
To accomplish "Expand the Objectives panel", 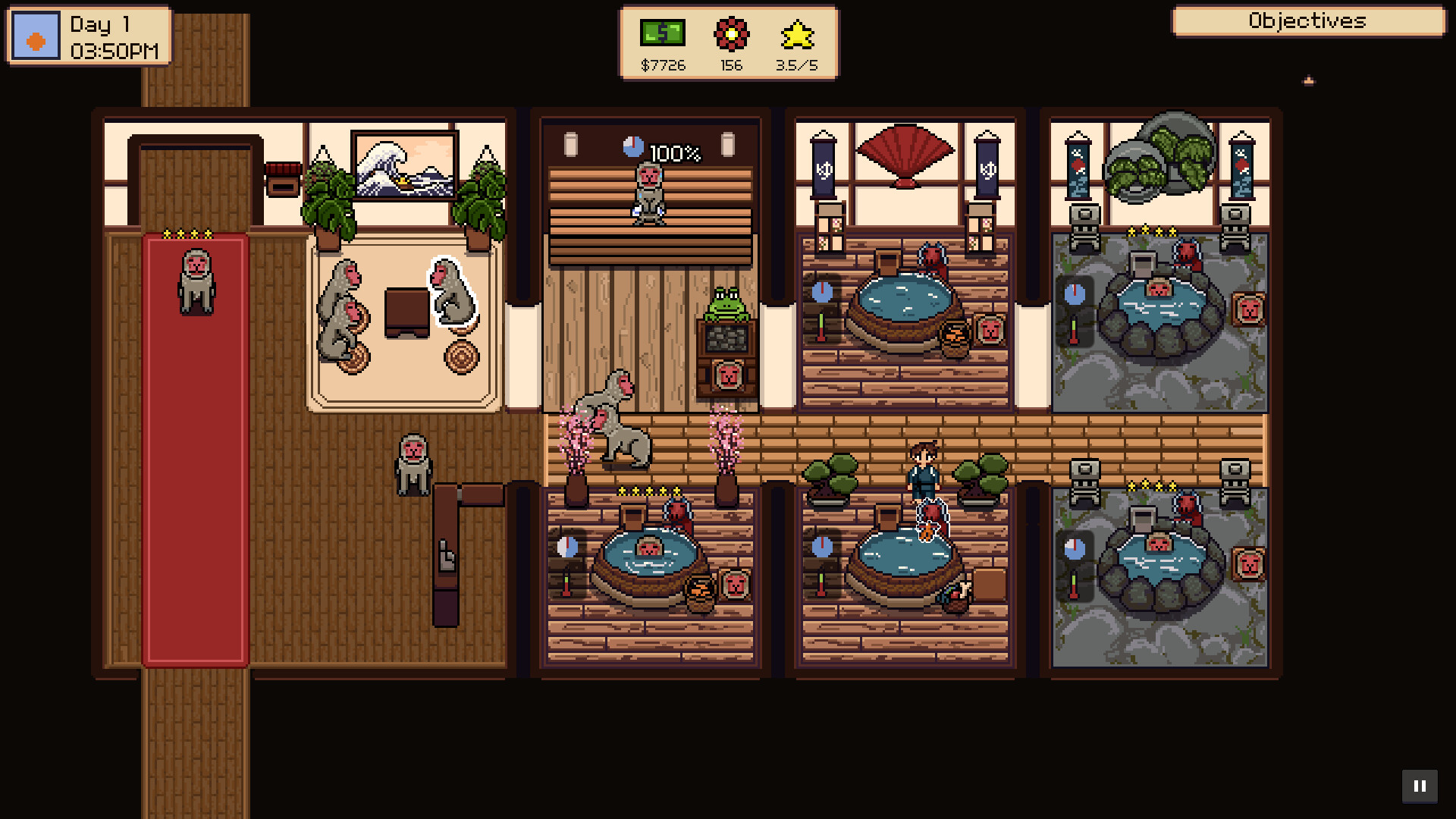I will tap(1307, 21).
